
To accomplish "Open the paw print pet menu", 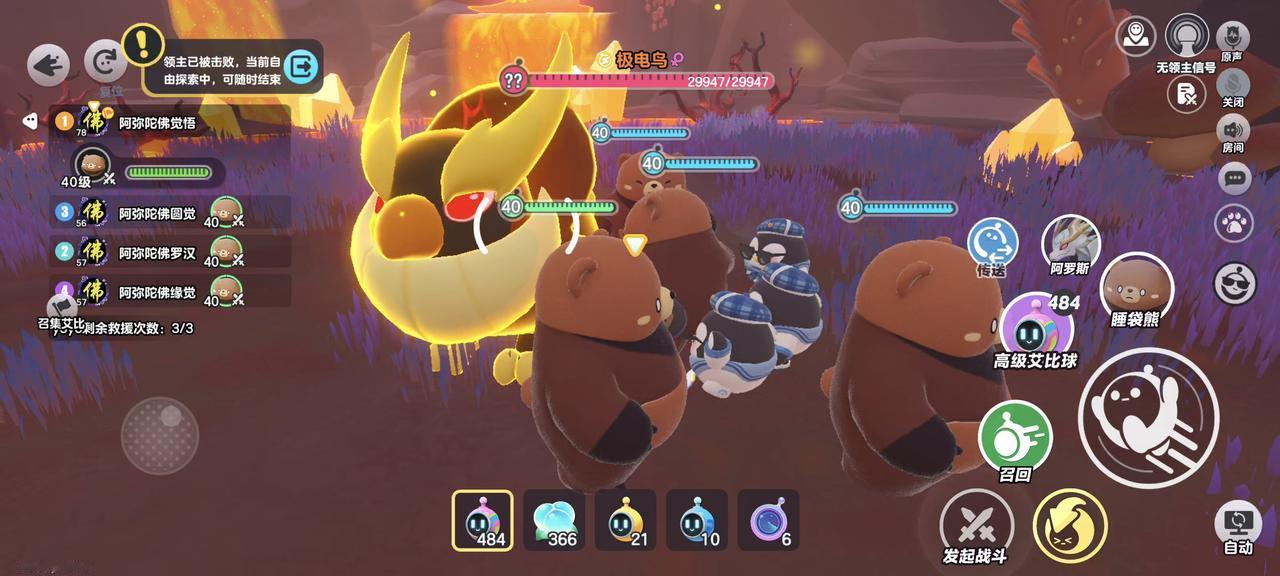I will point(1235,223).
